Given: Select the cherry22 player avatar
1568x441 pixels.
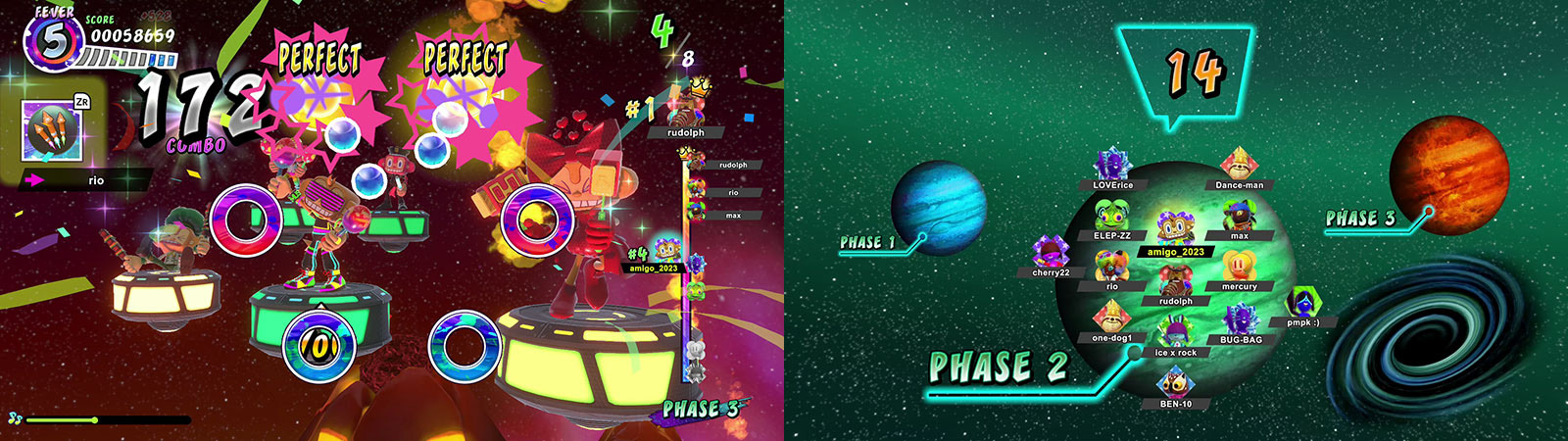Looking at the screenshot, I should 1050,253.
